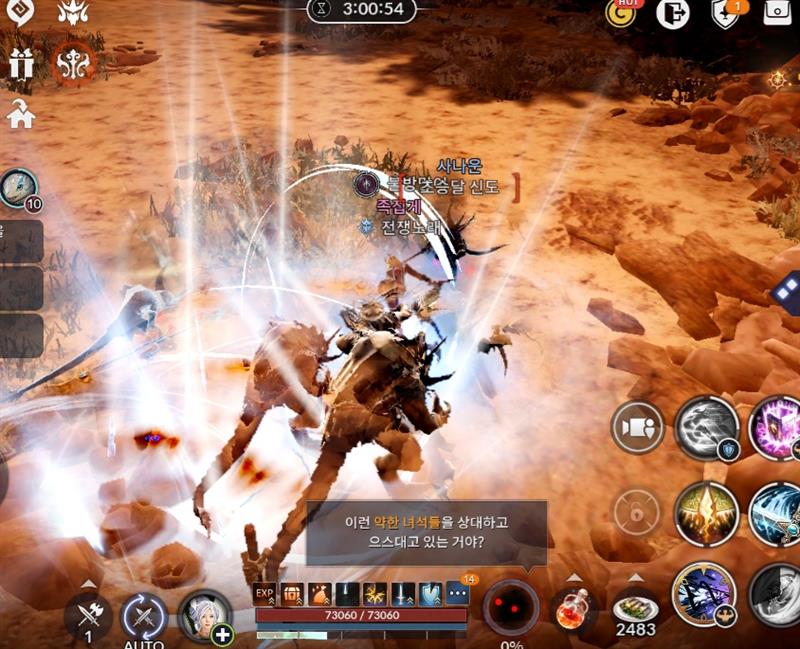Cast the grey whirlwind skill with shield badge
The image size is (800, 649).
(x=707, y=428)
